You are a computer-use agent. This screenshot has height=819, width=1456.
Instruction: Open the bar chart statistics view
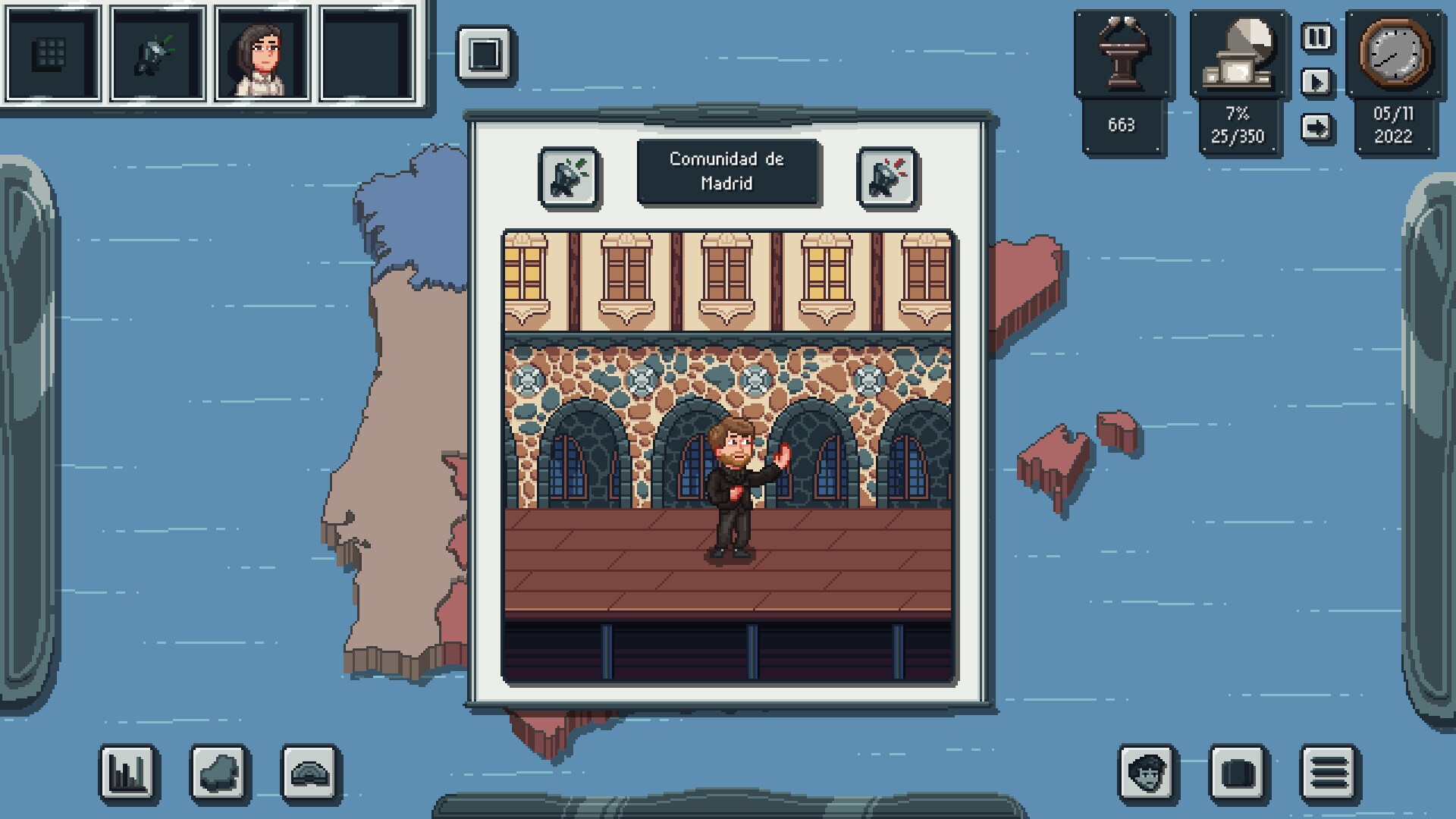click(x=128, y=773)
